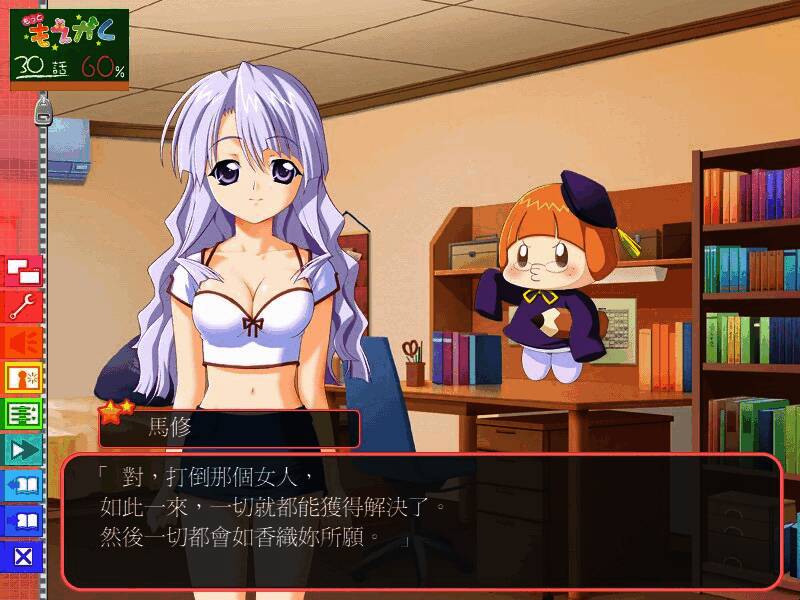Screen dimensions: 800x600
Task: Click the yellow character portrait icon
Action: click(x=24, y=378)
